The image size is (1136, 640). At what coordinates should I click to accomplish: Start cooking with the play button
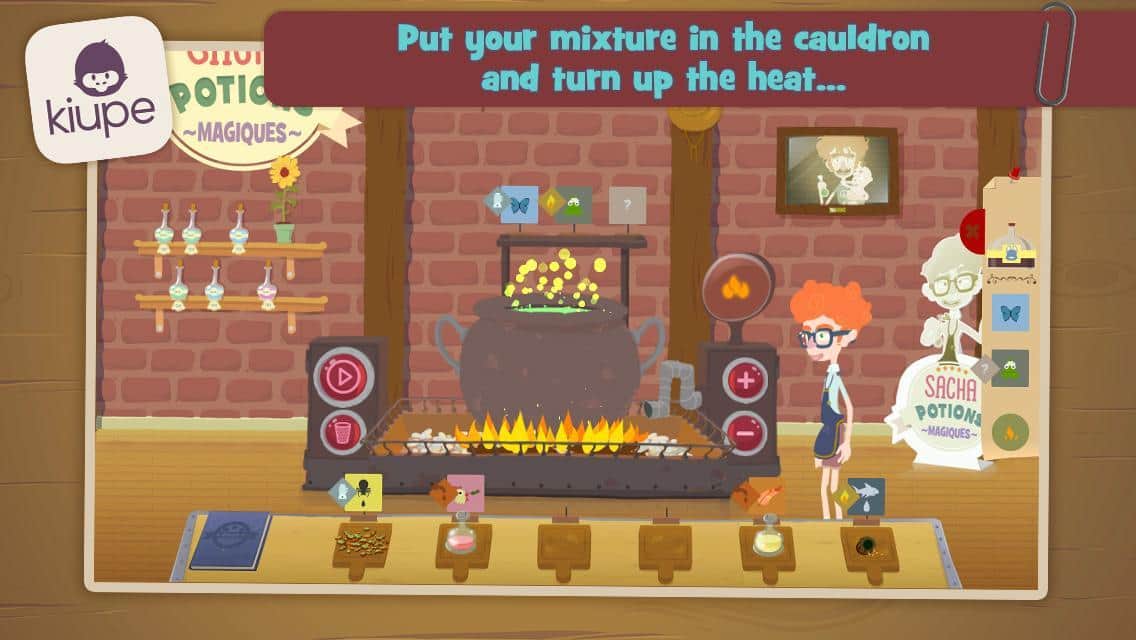click(344, 378)
